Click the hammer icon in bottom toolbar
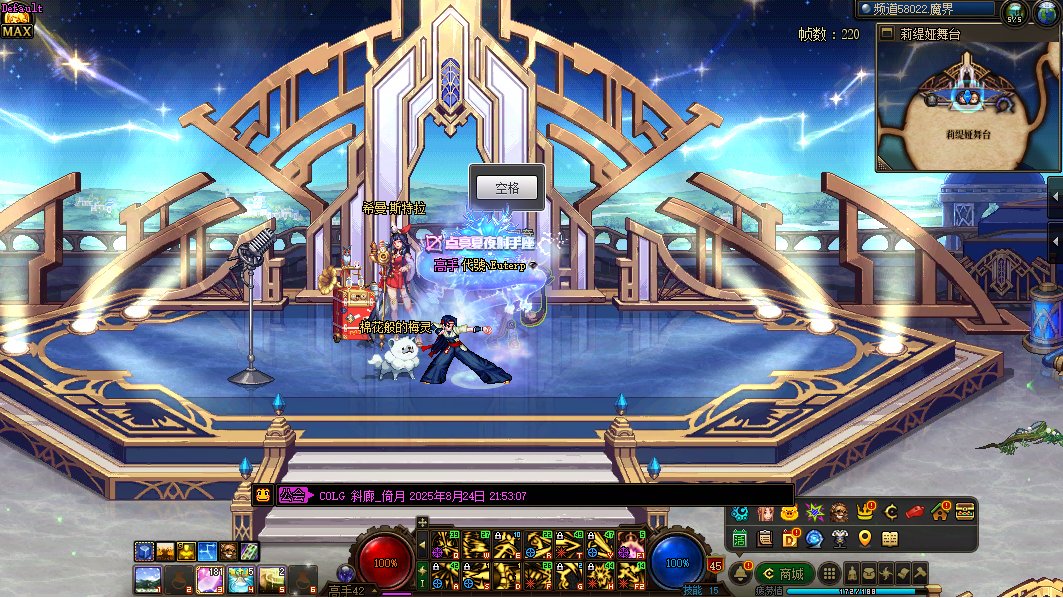 [x=919, y=574]
